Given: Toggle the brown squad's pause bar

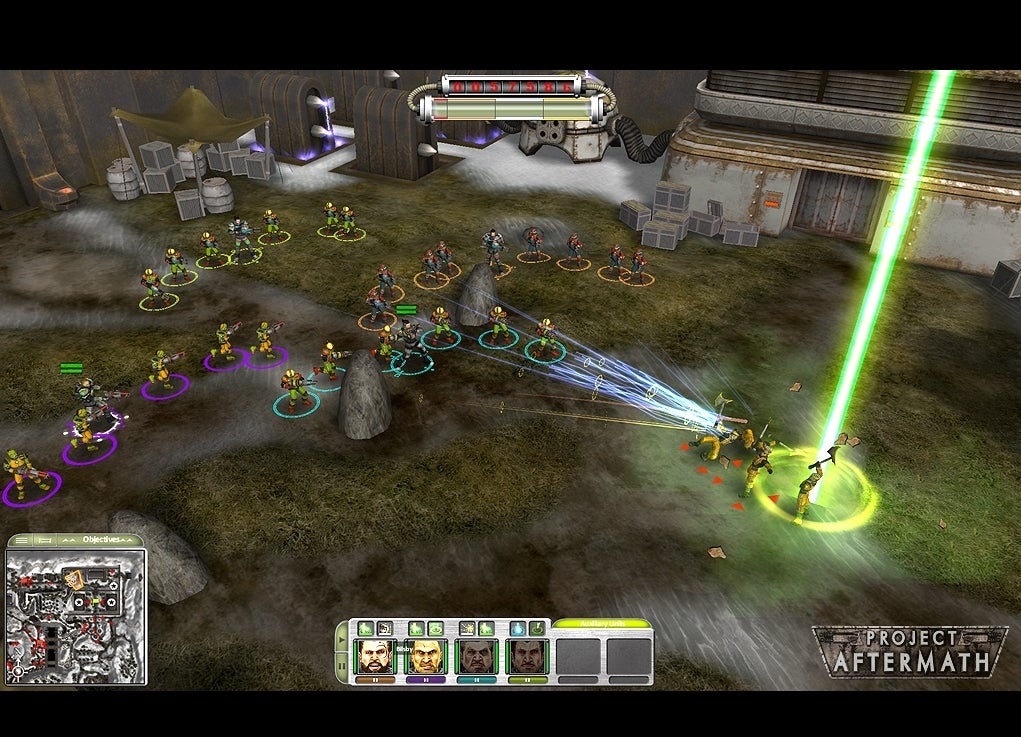Looking at the screenshot, I should coord(376,680).
